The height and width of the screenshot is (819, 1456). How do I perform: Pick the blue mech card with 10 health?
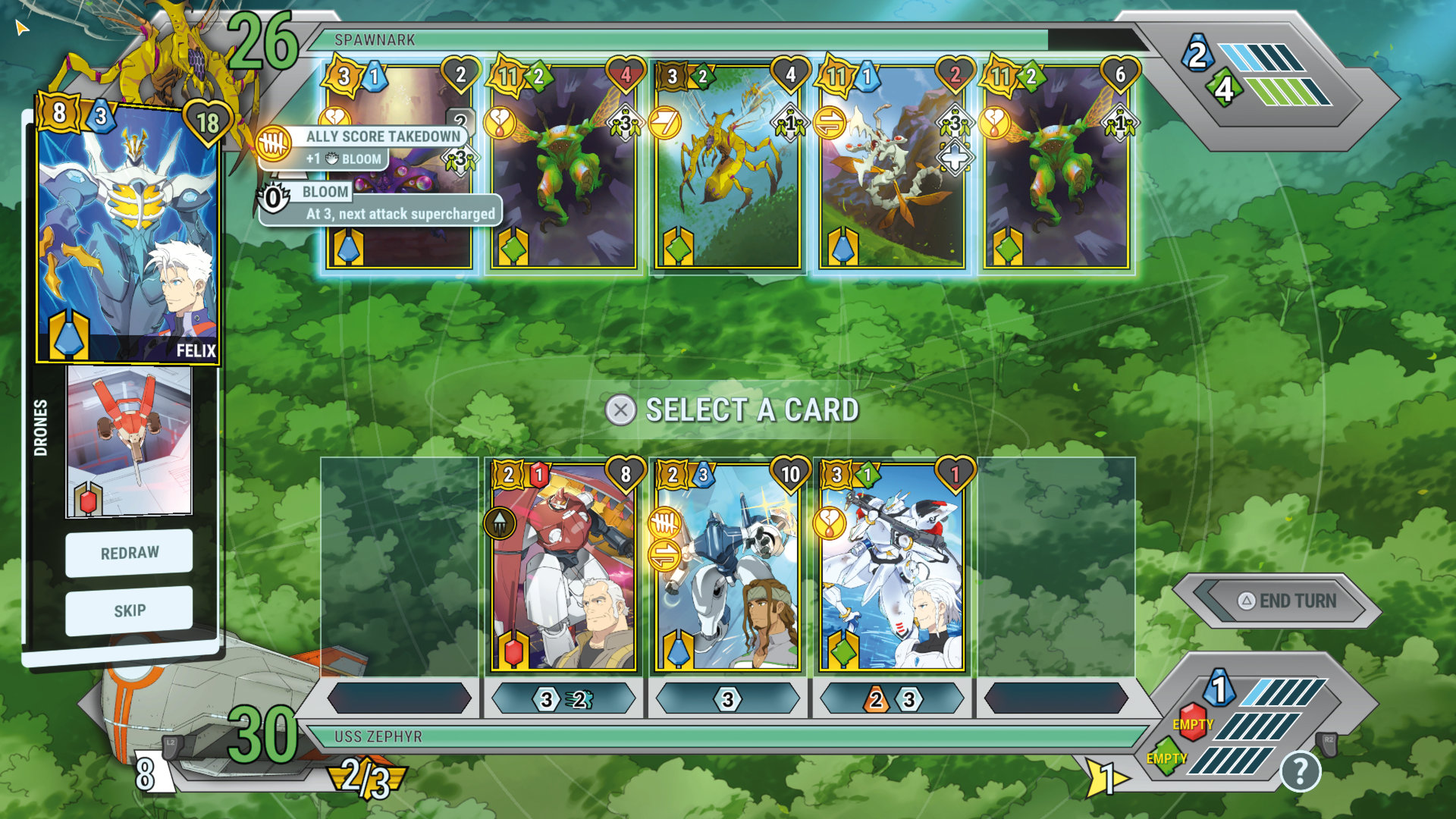coord(727,569)
